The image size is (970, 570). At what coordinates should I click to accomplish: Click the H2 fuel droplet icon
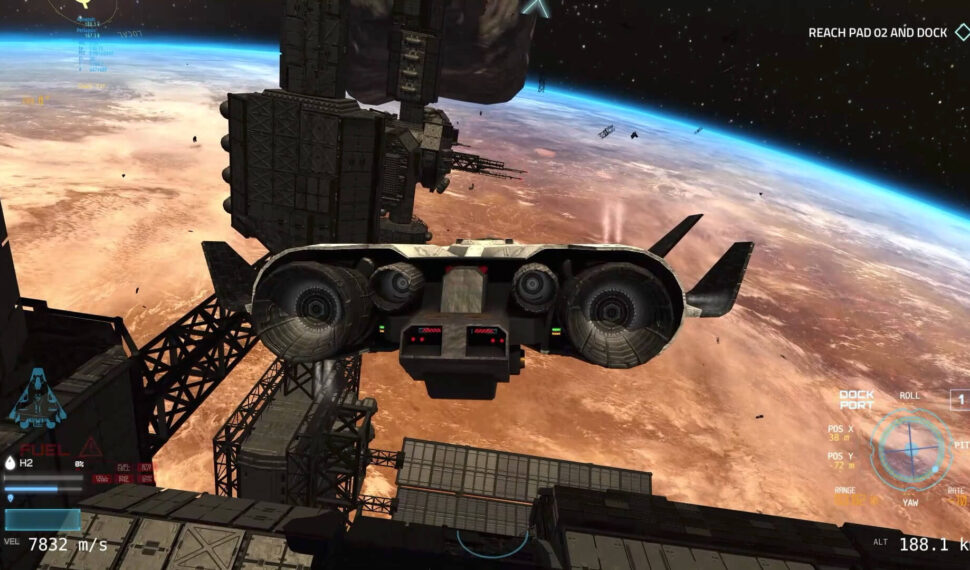pos(11,463)
